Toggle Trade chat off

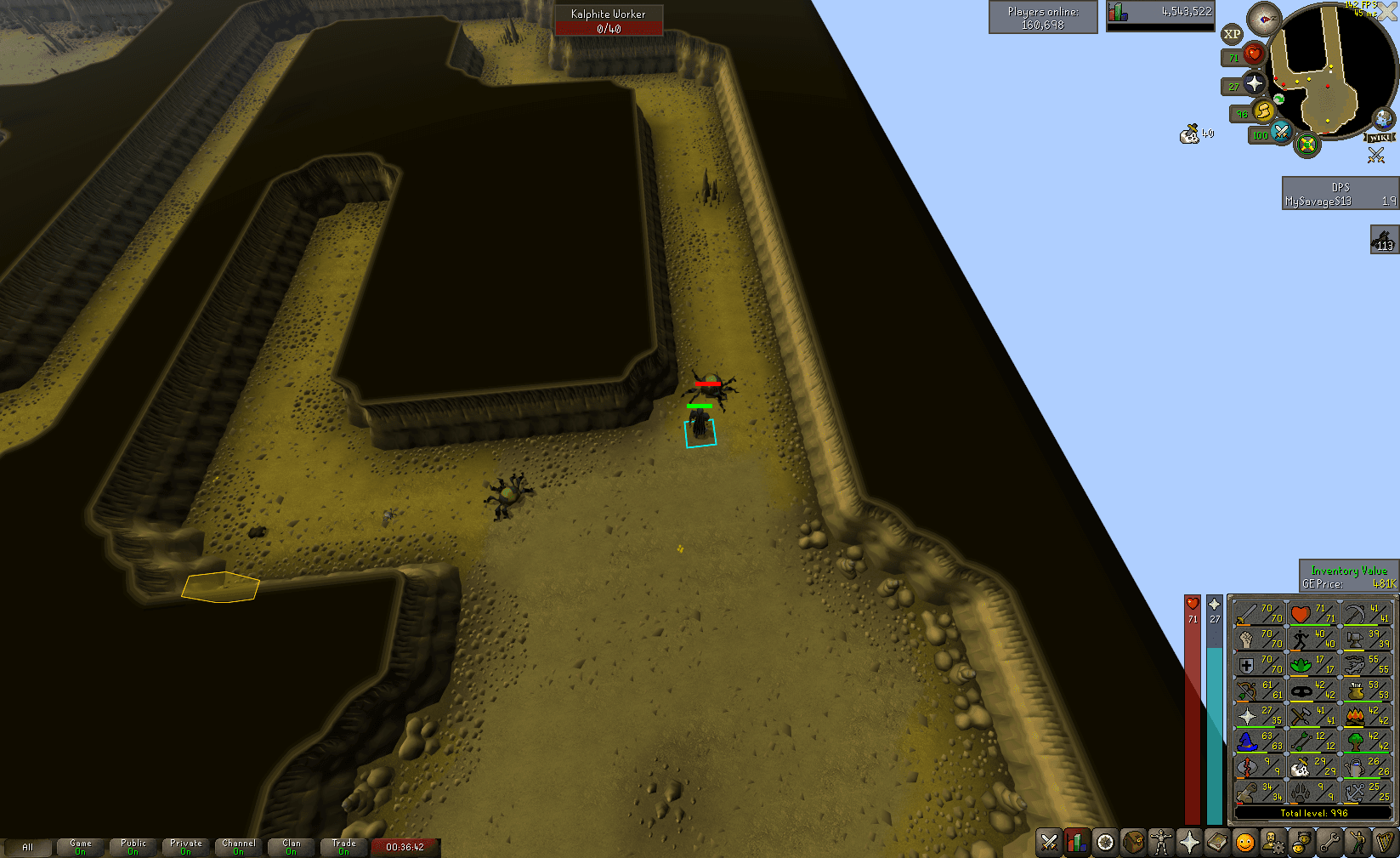(x=343, y=844)
